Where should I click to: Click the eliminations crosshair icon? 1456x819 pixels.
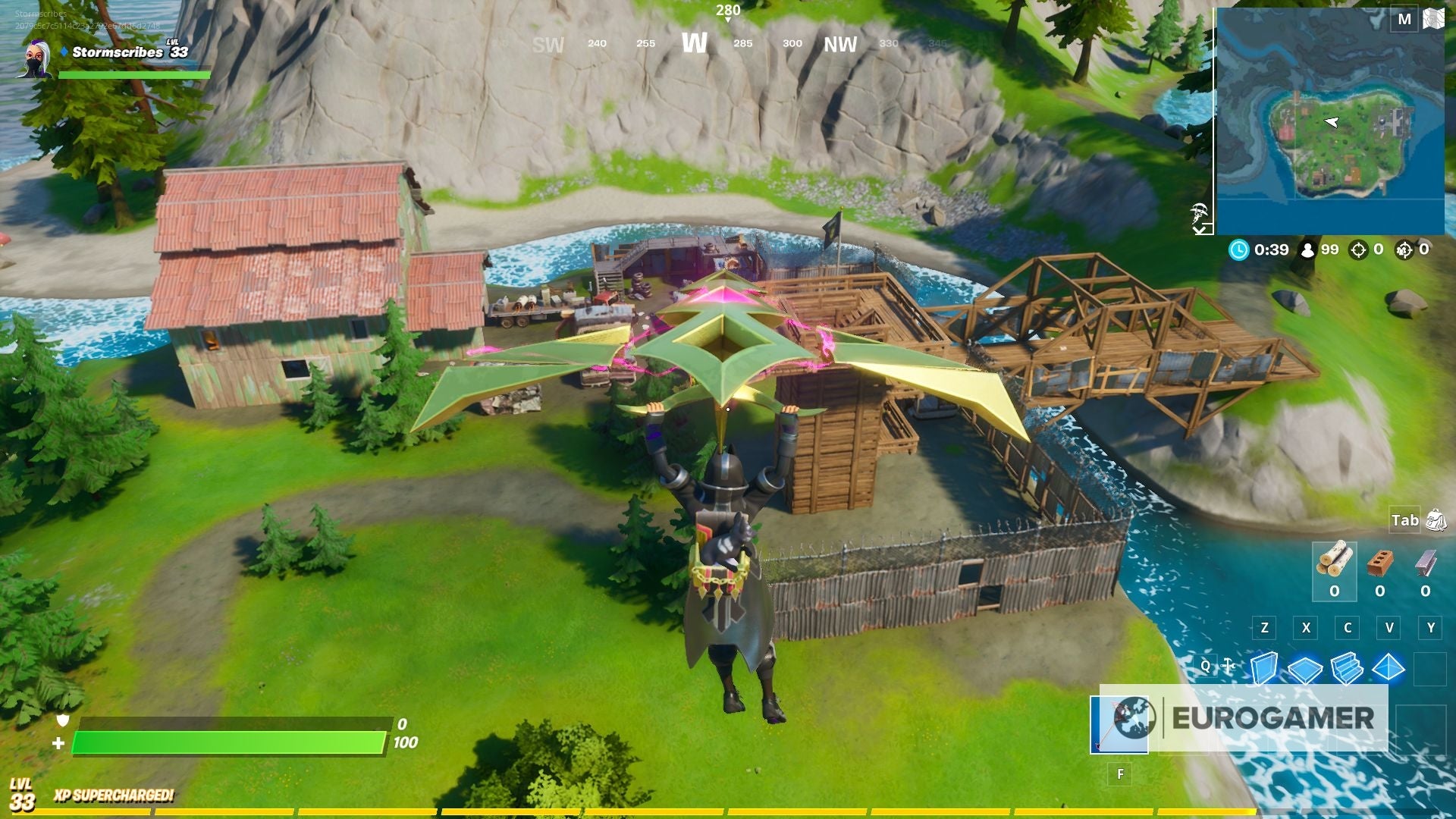[1360, 250]
